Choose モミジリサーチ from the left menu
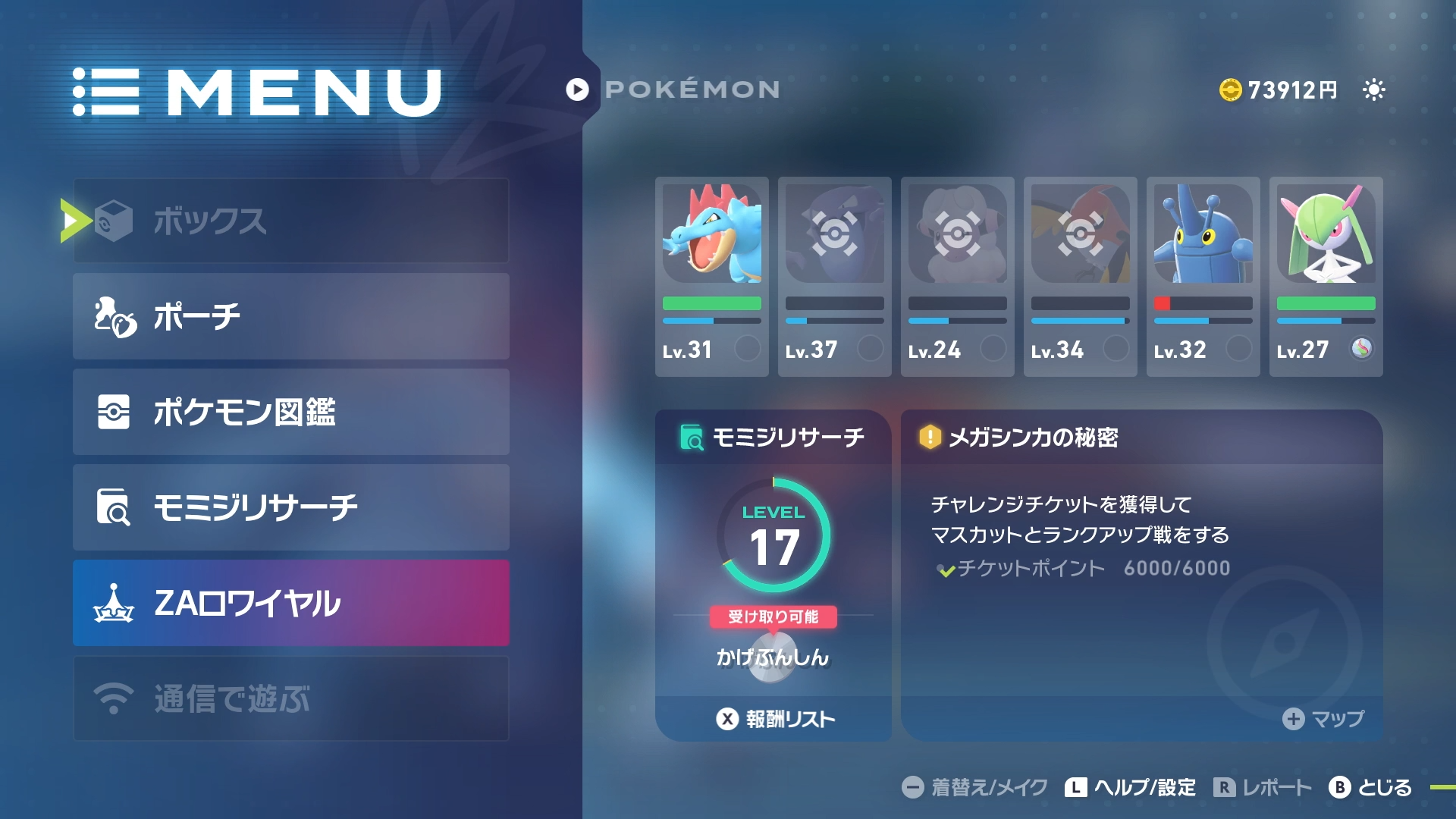This screenshot has width=1456, height=819. [290, 507]
